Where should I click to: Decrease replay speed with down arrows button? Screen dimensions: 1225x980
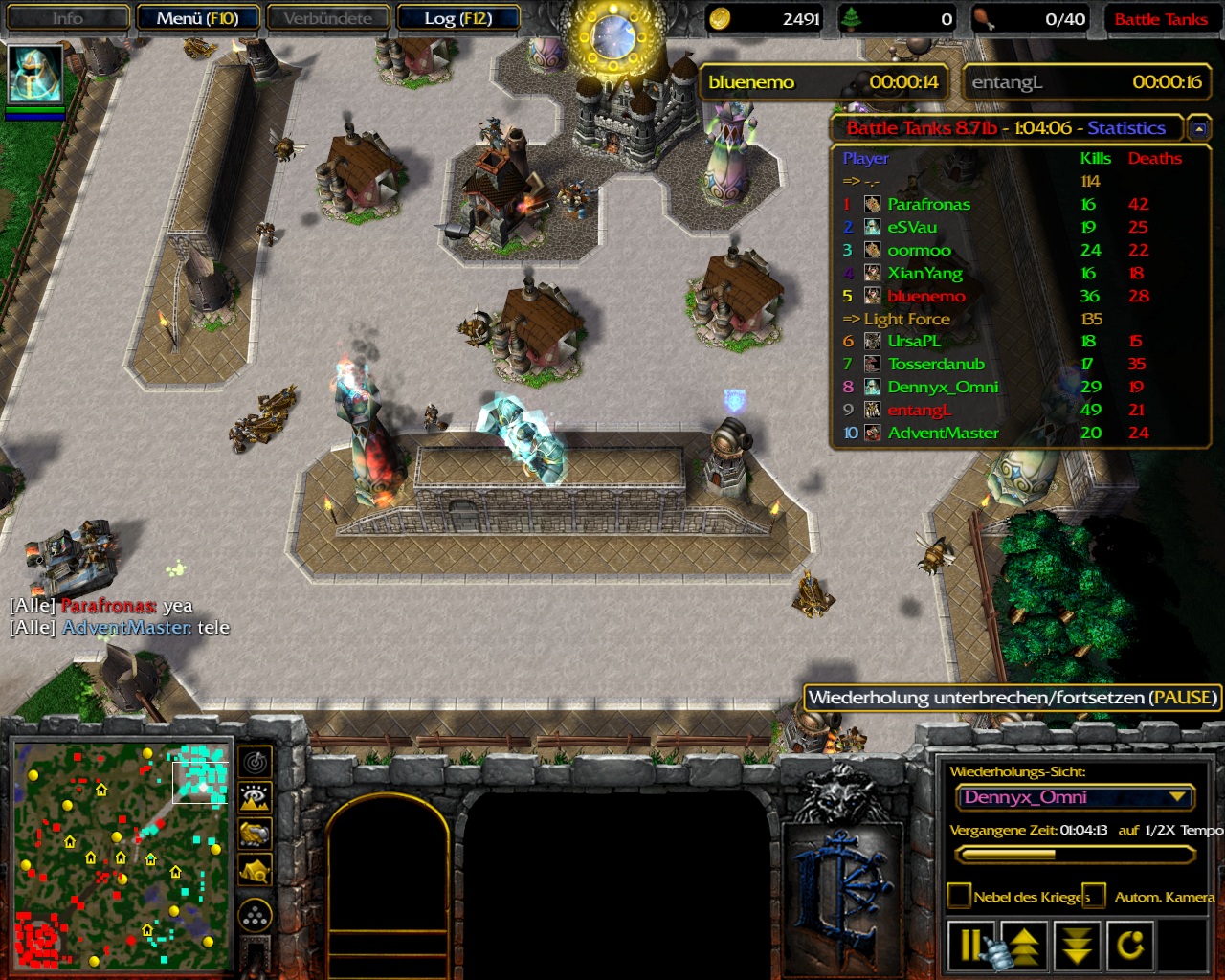tap(1078, 946)
